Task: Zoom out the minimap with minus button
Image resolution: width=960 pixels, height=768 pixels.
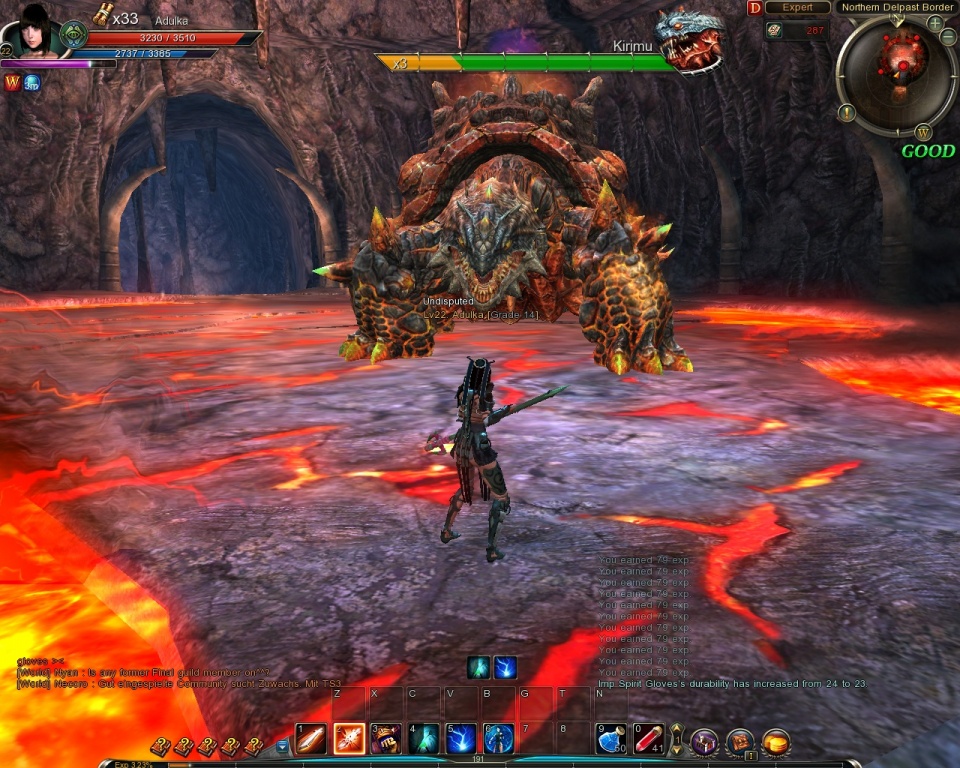Action: [948, 37]
